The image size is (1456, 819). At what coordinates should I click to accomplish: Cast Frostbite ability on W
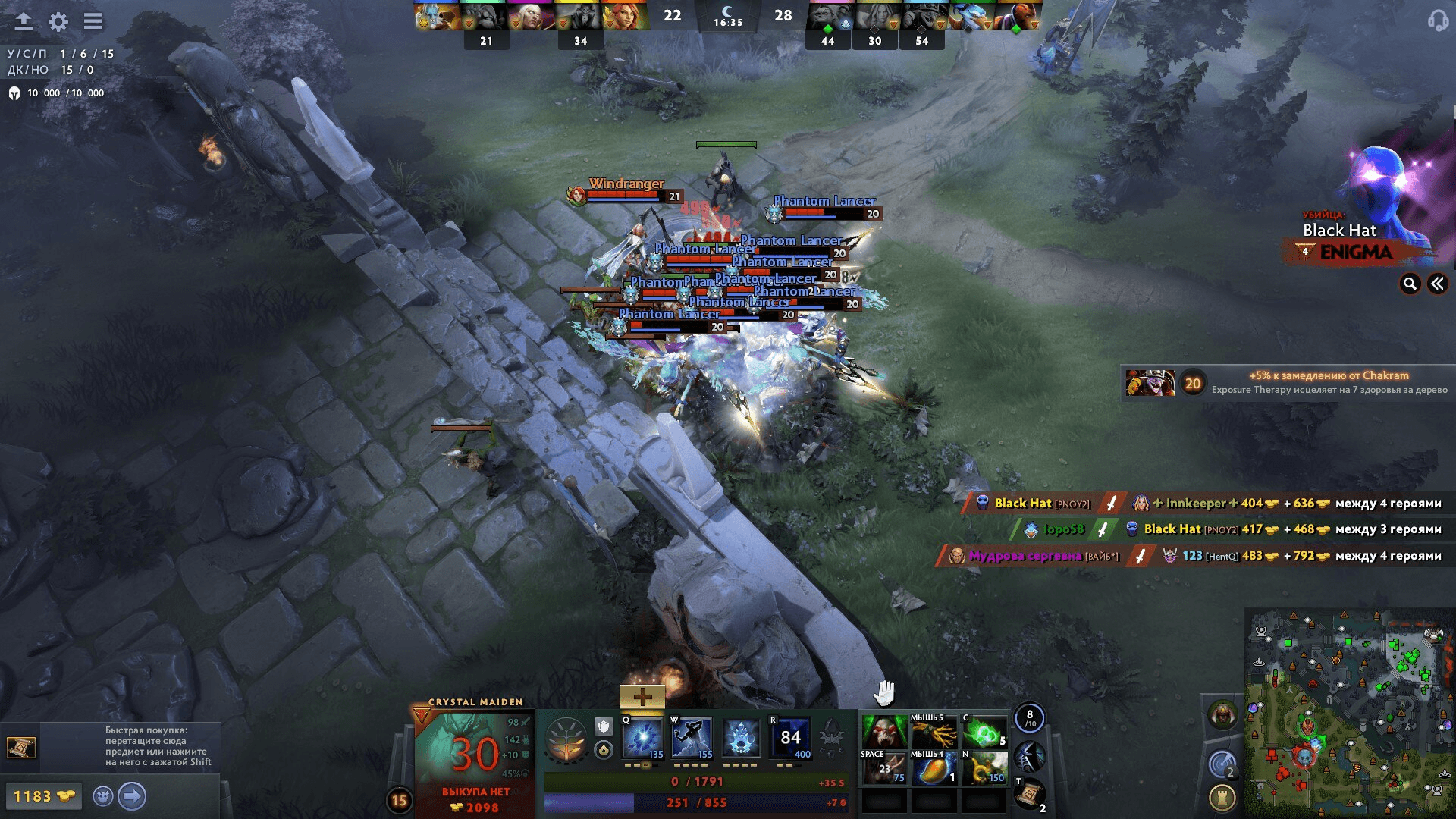pyautogui.click(x=692, y=738)
